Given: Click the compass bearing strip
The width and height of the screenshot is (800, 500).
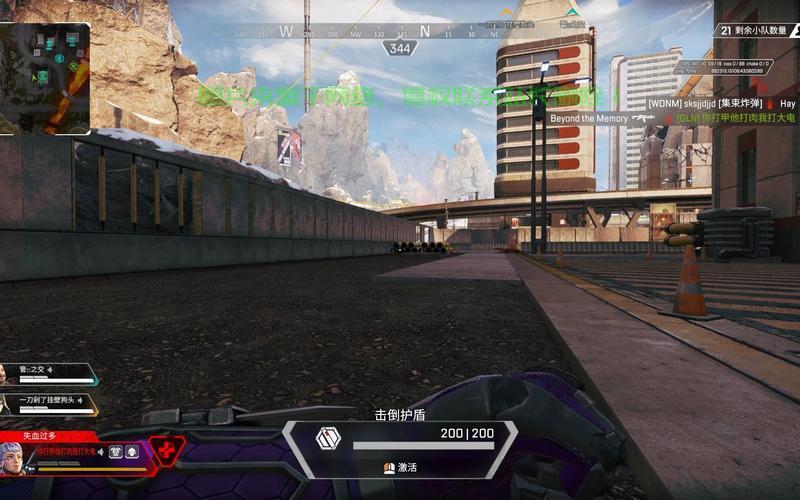Looking at the screenshot, I should (400, 32).
